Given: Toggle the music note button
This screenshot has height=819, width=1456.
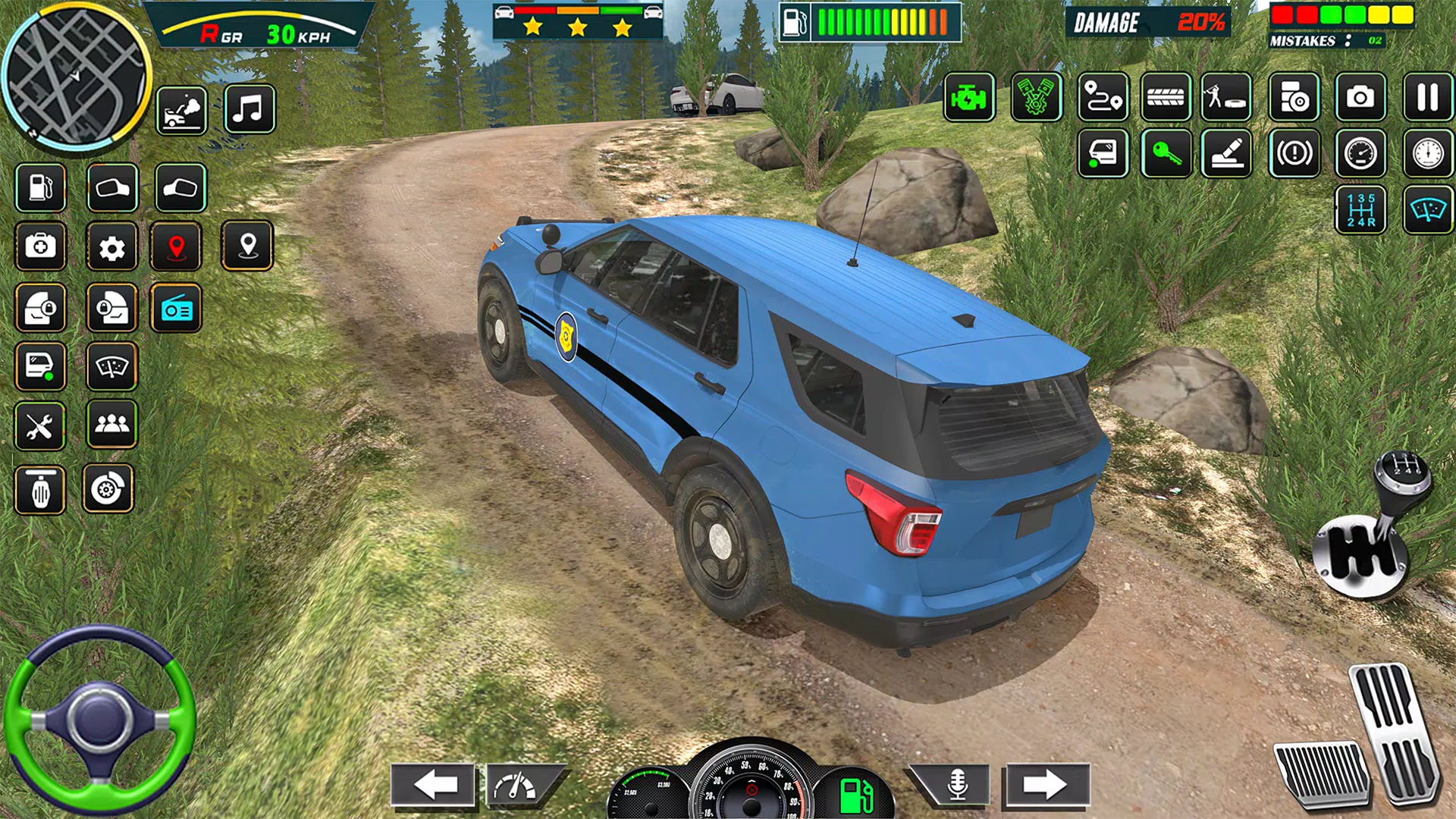Looking at the screenshot, I should (249, 110).
